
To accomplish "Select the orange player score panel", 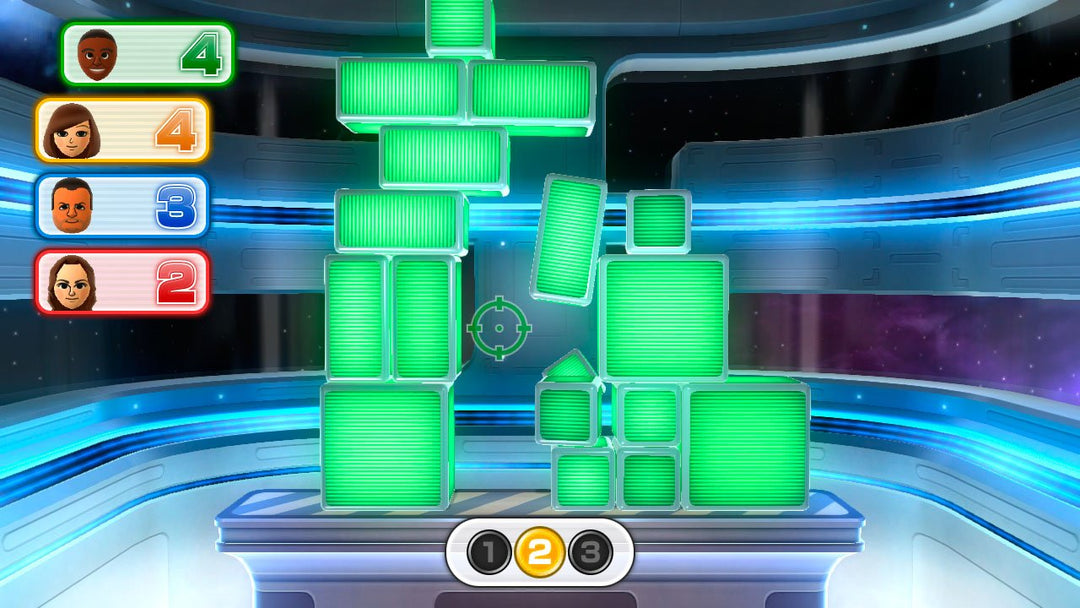I will pyautogui.click(x=122, y=130).
